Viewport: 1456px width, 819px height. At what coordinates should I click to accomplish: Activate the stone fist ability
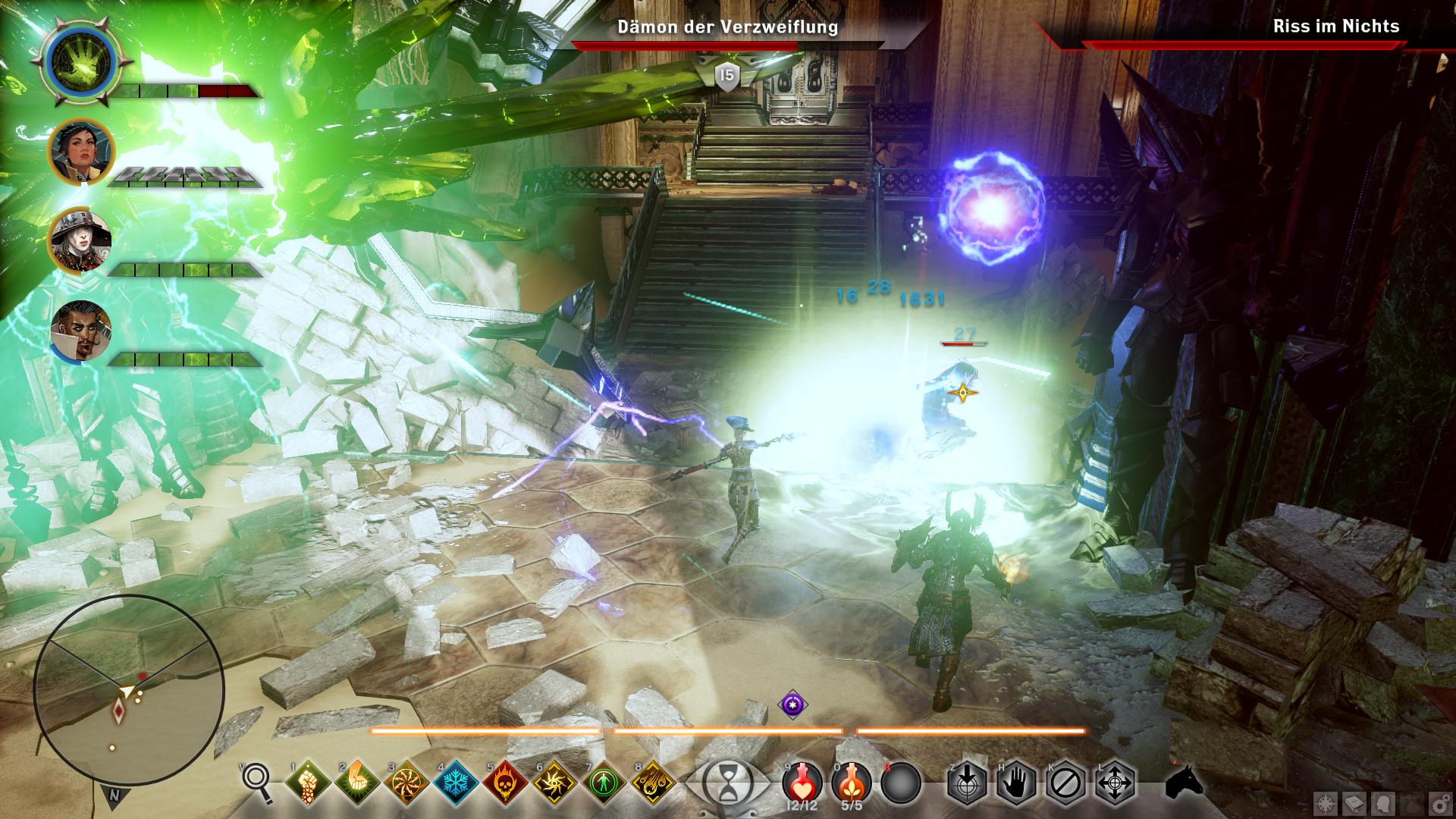point(307,782)
